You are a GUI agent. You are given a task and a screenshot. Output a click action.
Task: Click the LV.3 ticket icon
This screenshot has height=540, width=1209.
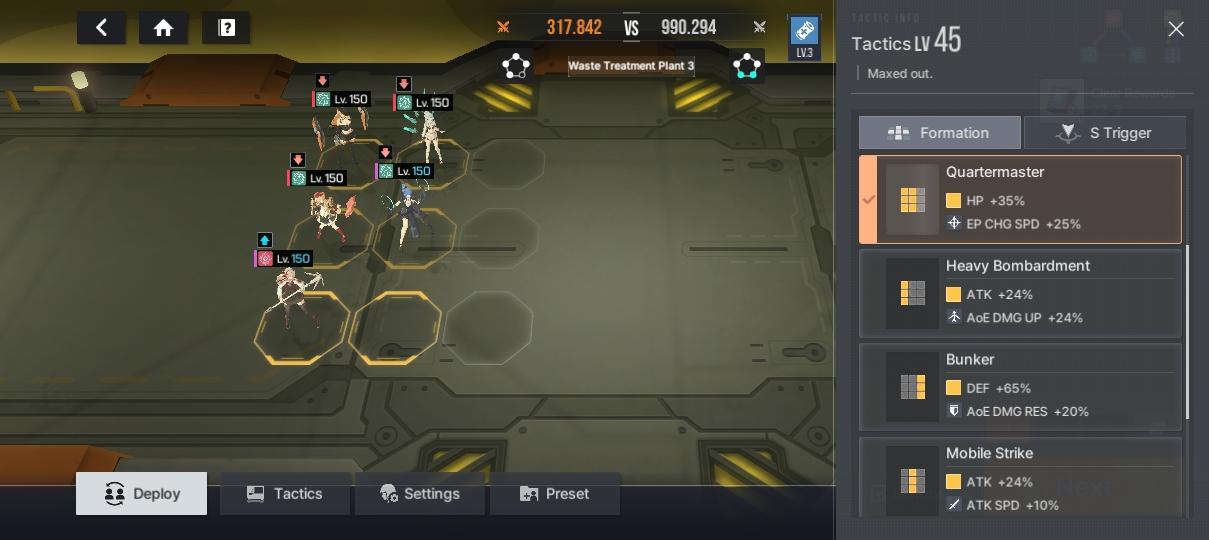pyautogui.click(x=804, y=37)
